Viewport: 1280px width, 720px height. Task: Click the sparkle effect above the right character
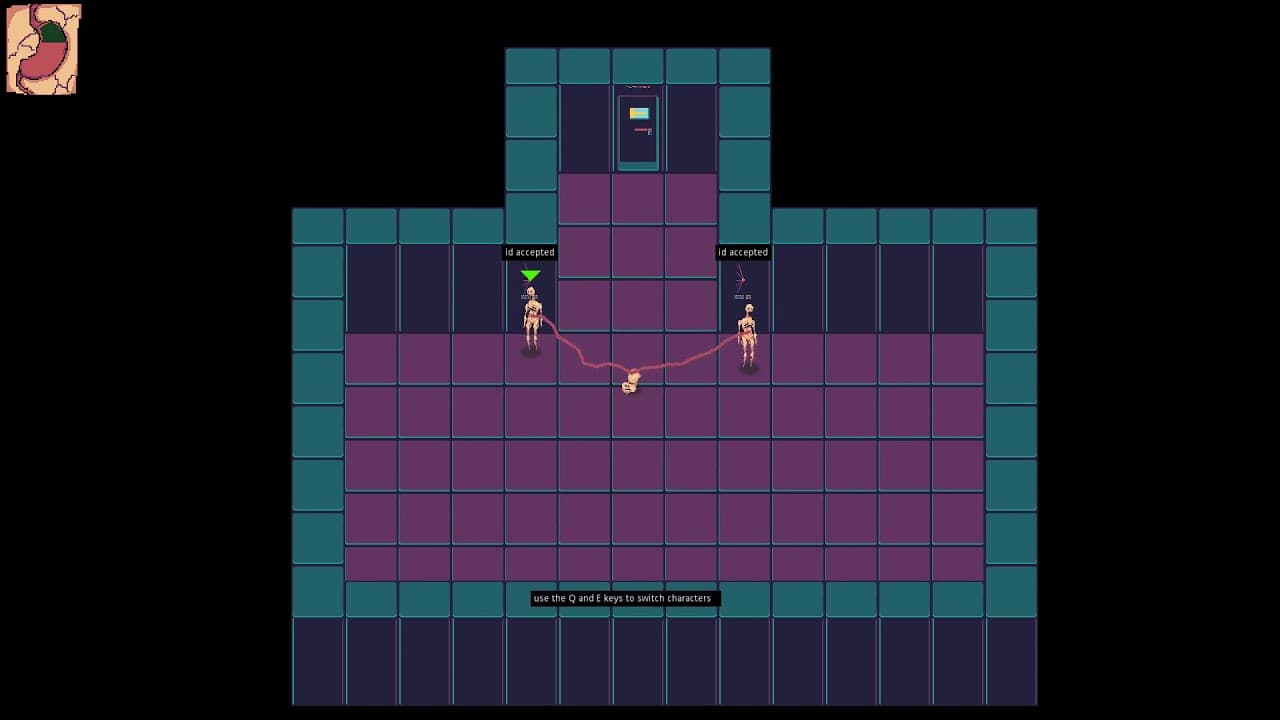click(x=743, y=280)
